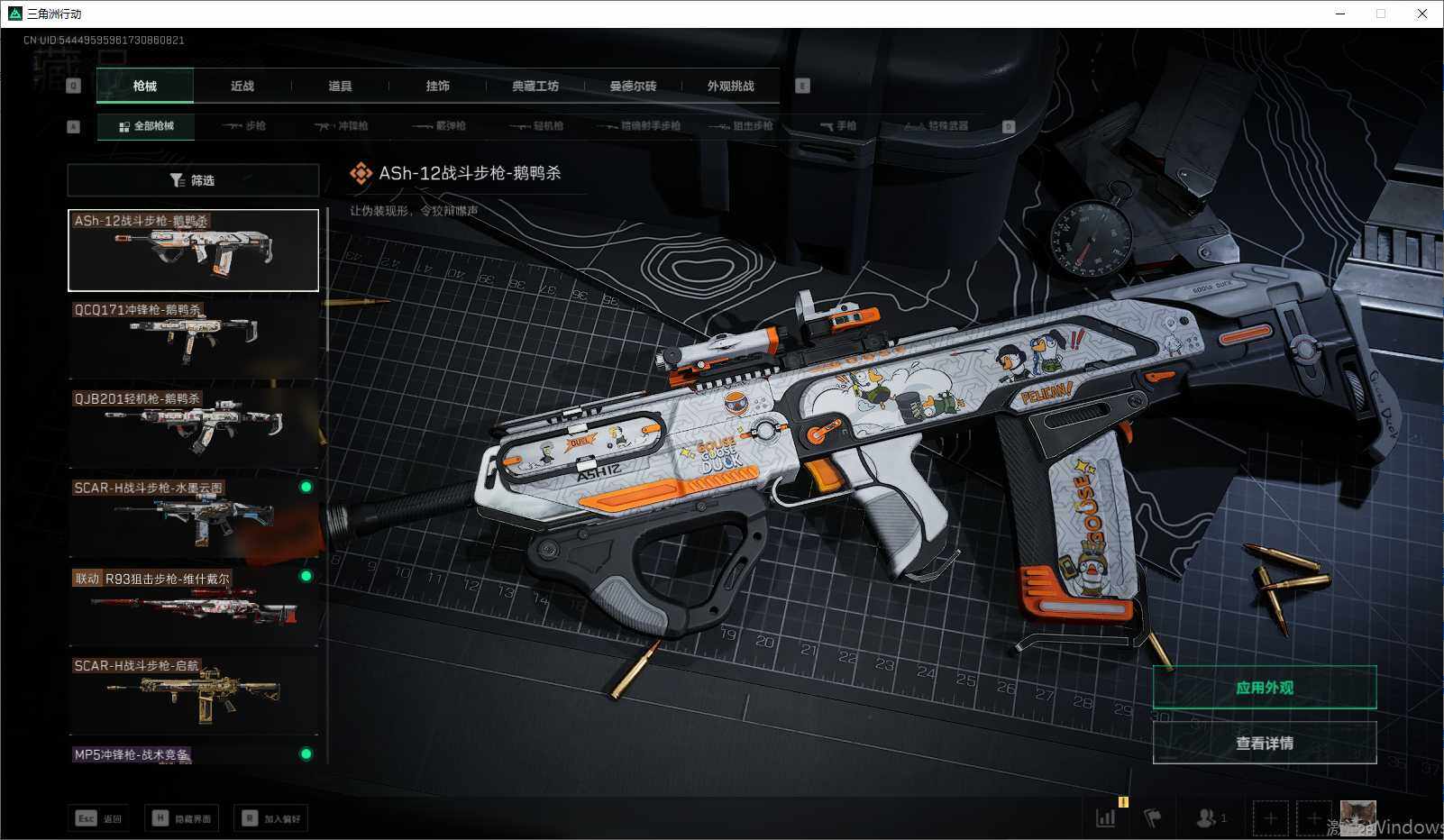
Task: Switch to the 近战 melee tab
Action: click(242, 87)
